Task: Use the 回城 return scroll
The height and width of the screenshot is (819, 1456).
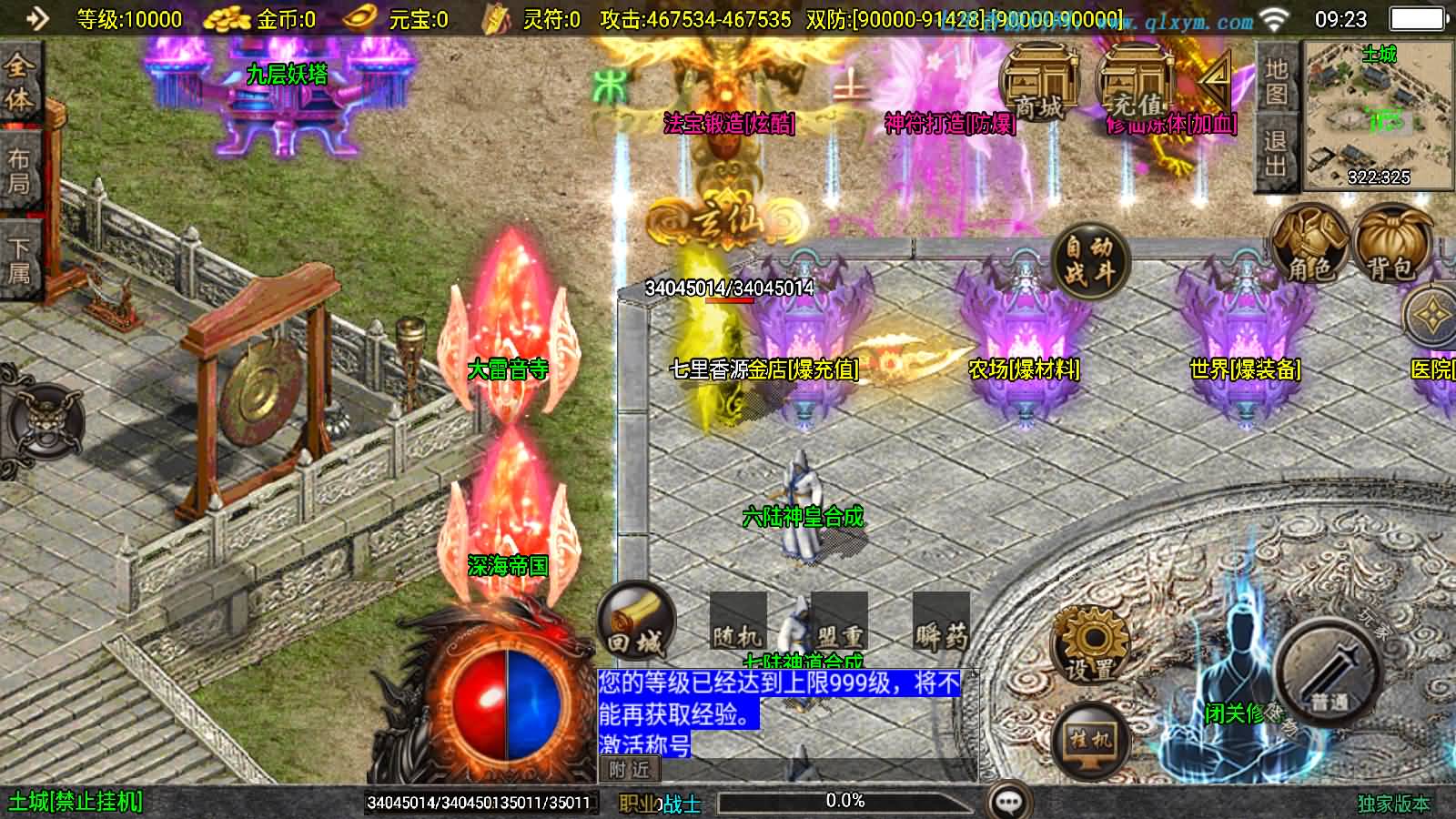Action: (x=635, y=623)
